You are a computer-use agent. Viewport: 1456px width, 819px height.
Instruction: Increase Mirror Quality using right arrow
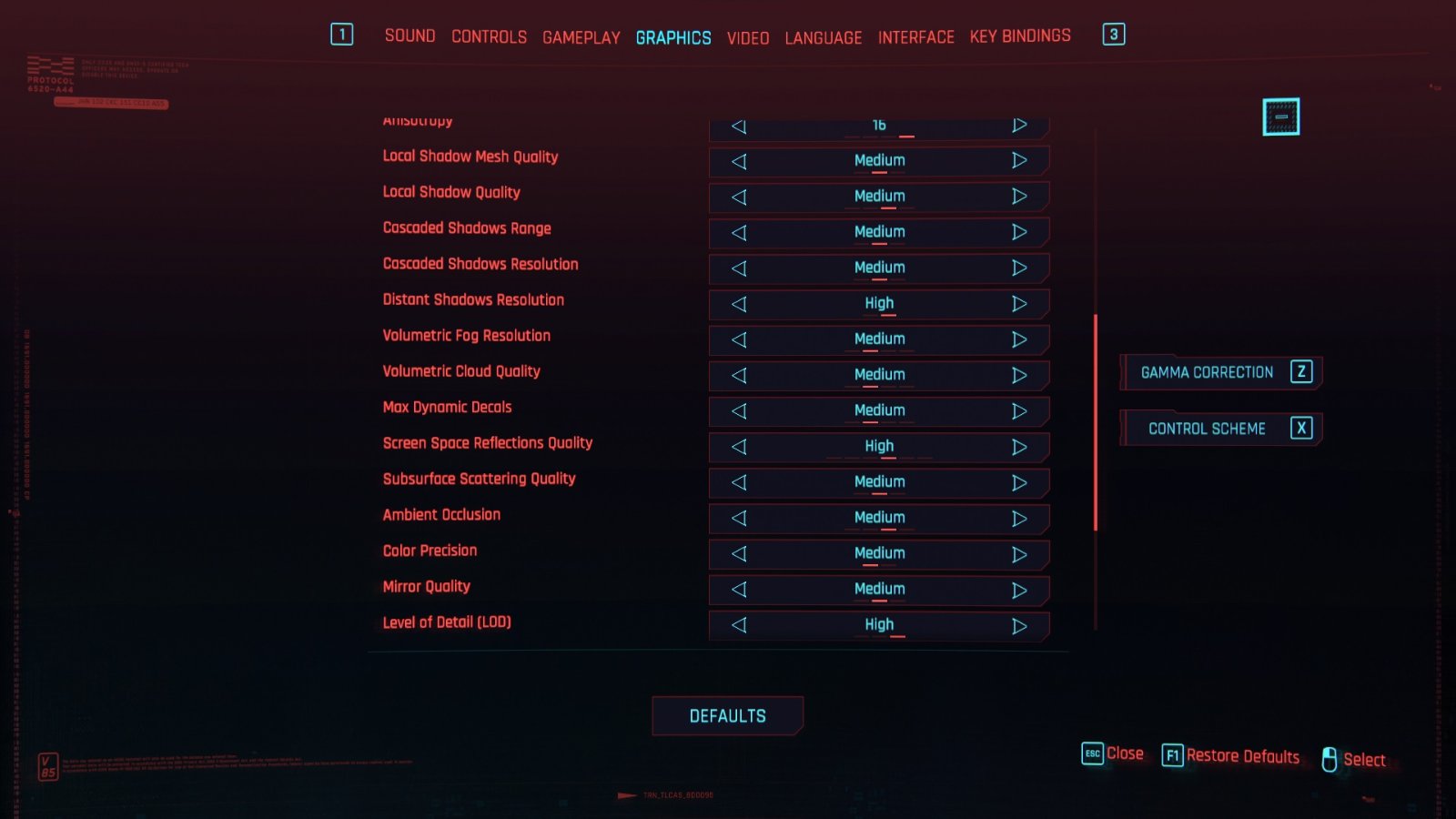click(1019, 590)
